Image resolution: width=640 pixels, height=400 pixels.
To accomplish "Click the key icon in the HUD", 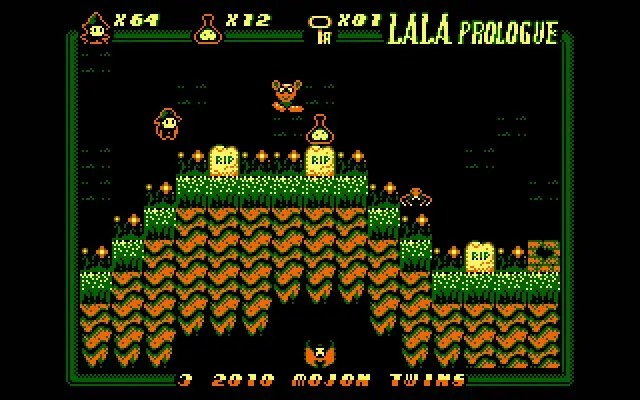I will tap(320, 28).
